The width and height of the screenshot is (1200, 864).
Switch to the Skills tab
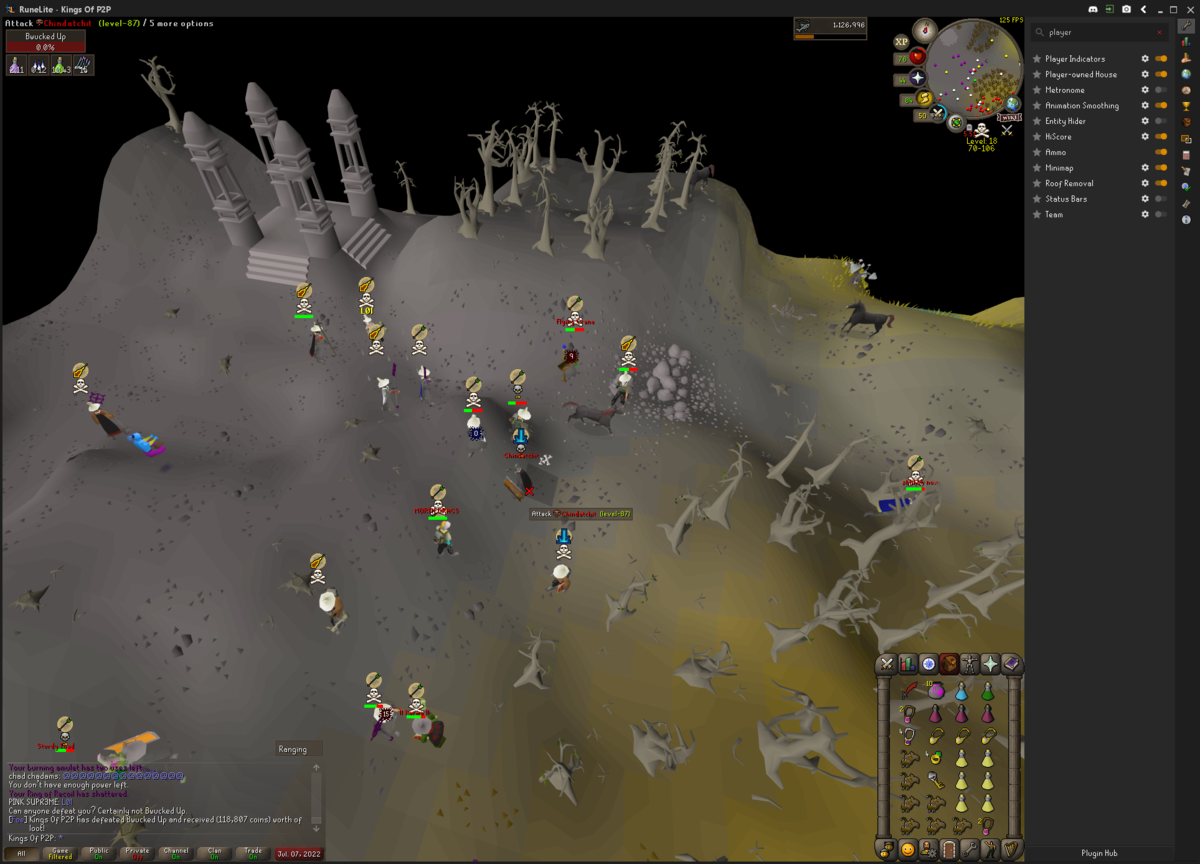[x=908, y=664]
